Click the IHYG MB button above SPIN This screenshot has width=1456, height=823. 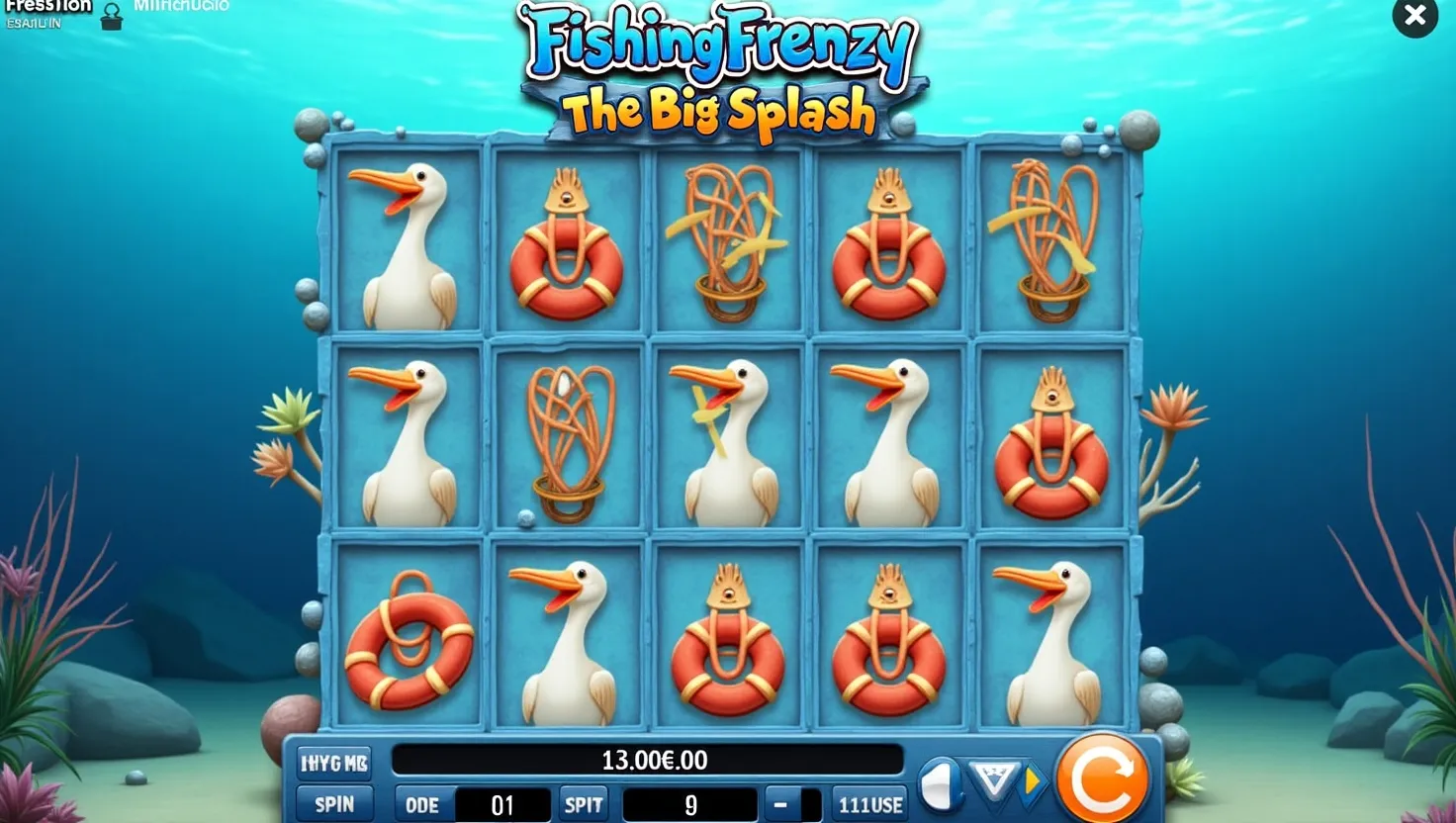click(x=334, y=762)
